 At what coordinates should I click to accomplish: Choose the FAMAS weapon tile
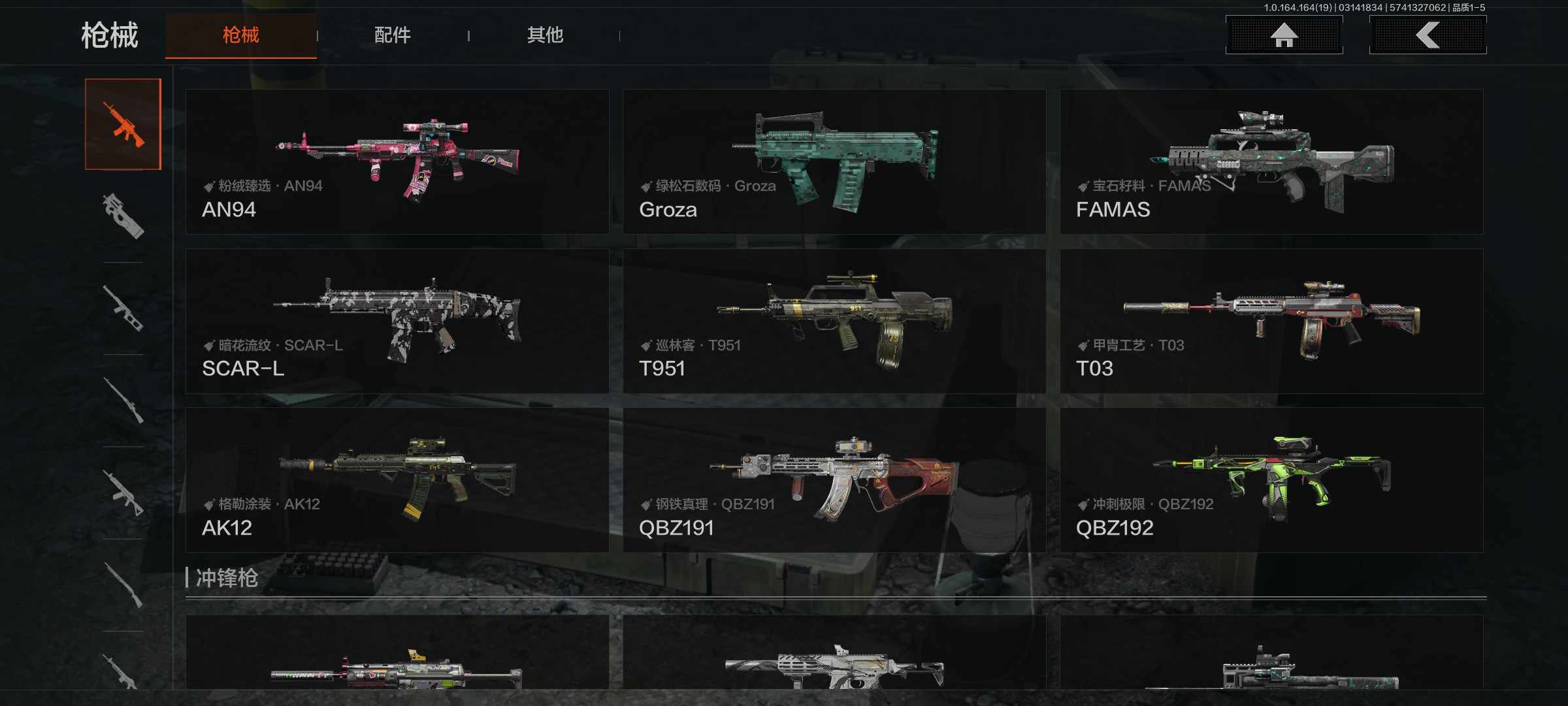tap(1271, 161)
